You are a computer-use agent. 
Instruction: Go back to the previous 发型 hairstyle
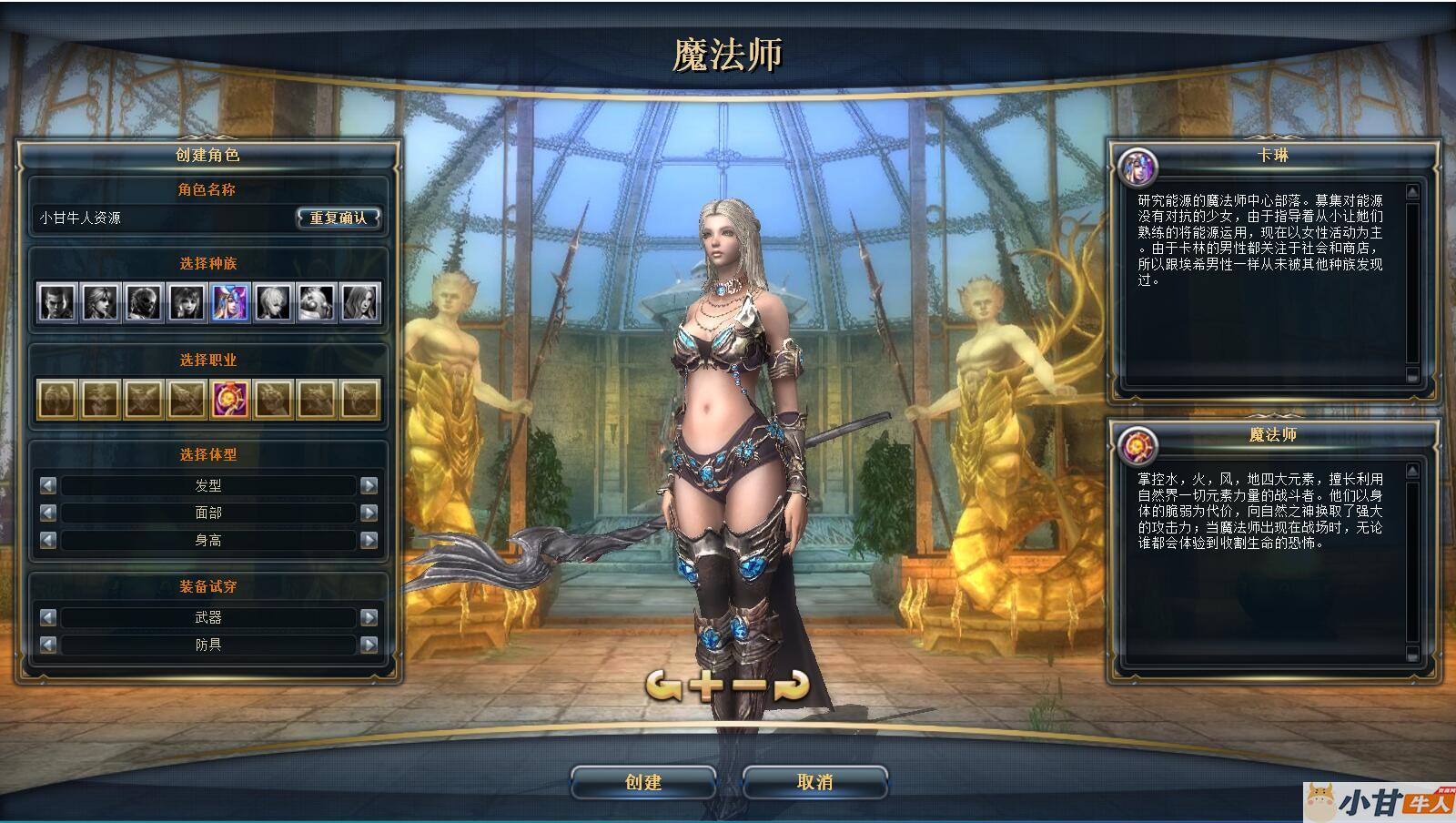pos(48,485)
